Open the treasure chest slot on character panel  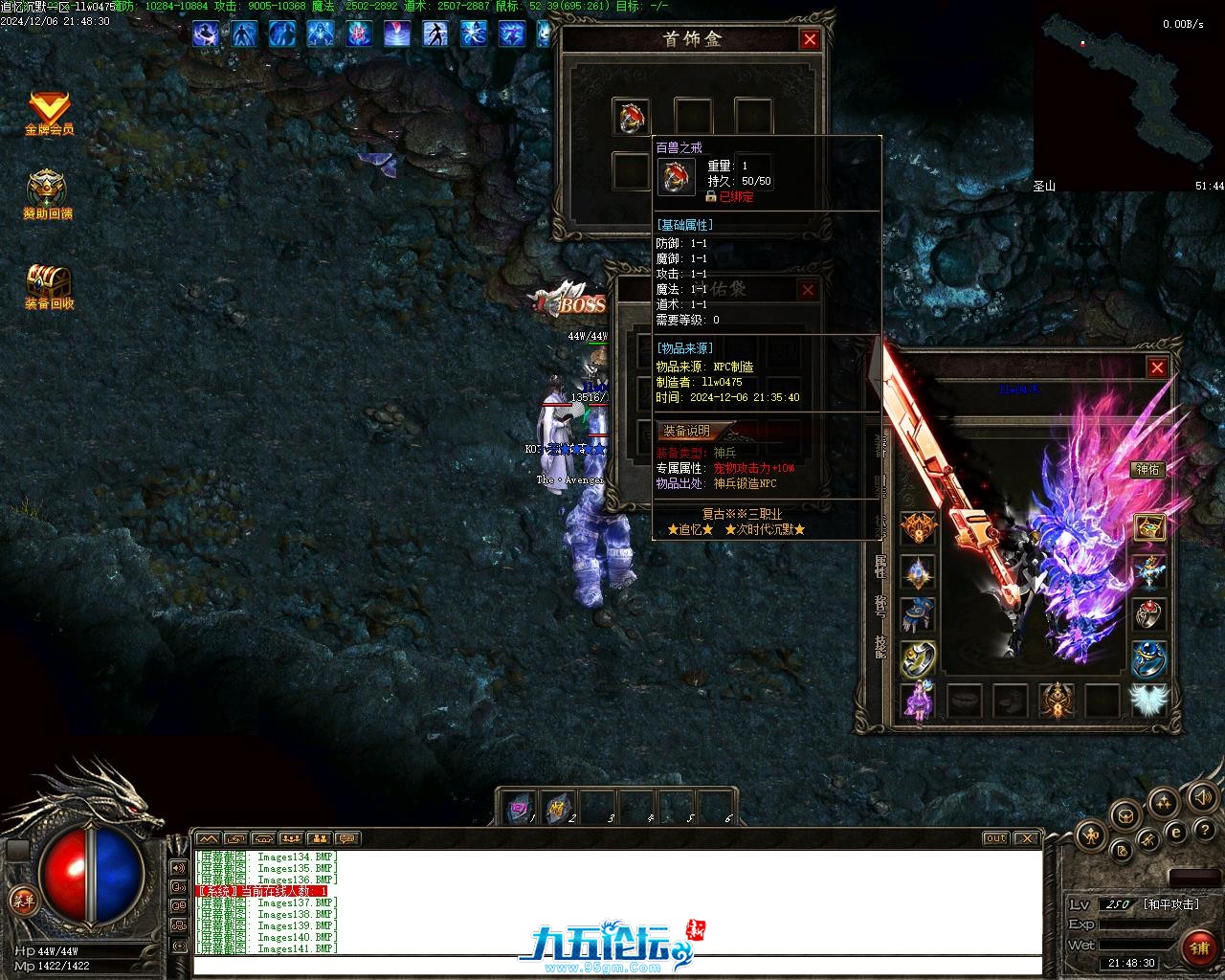coord(1149,526)
